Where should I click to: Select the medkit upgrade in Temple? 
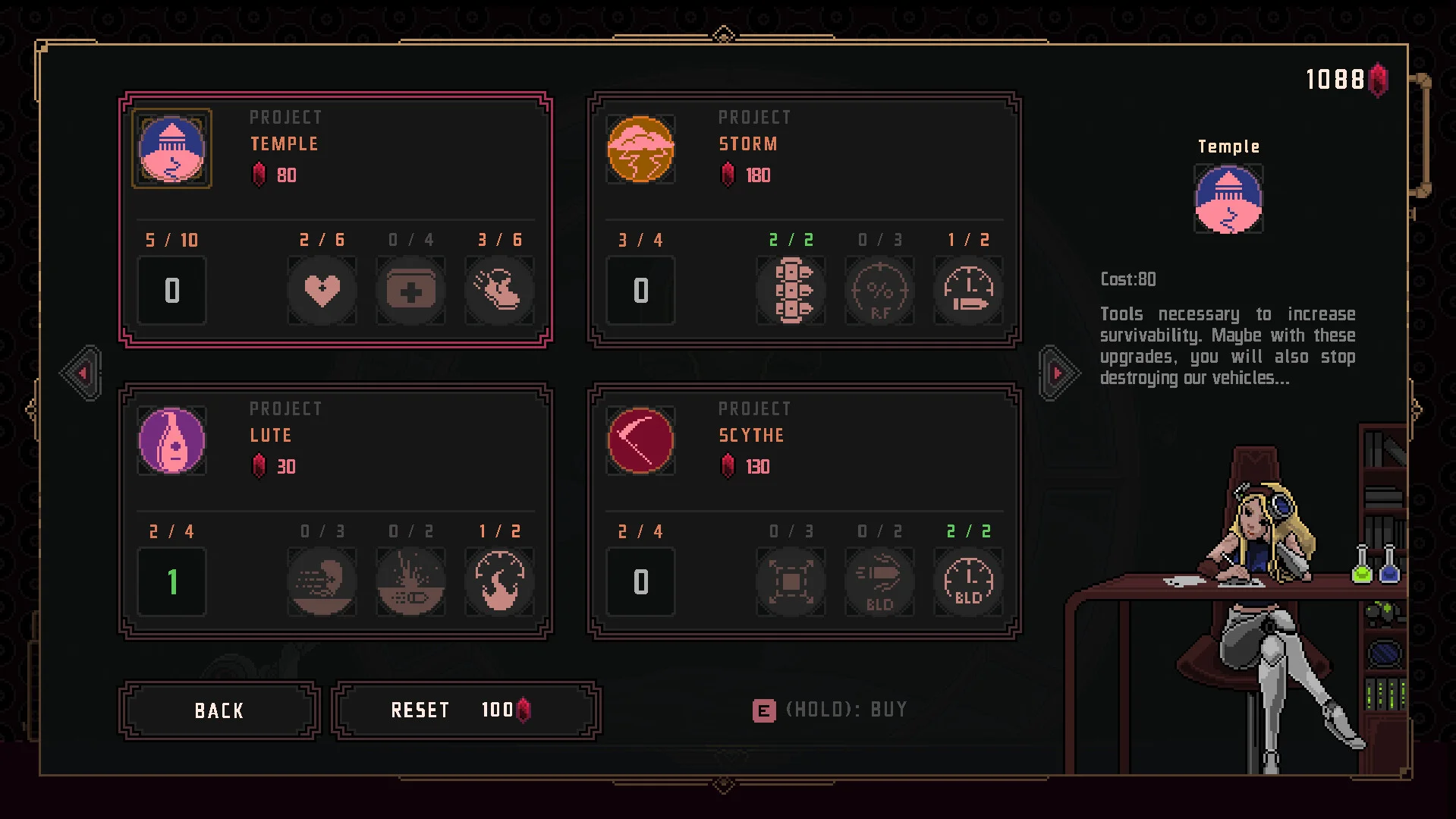click(410, 290)
